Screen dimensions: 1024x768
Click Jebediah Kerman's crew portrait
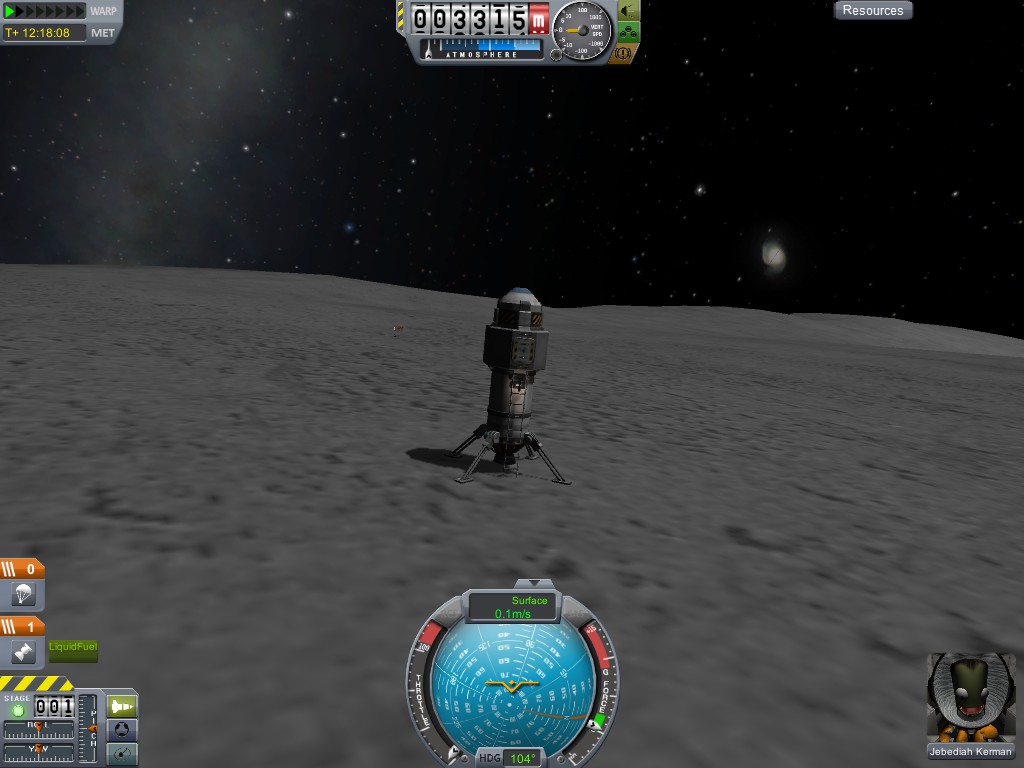(969, 697)
